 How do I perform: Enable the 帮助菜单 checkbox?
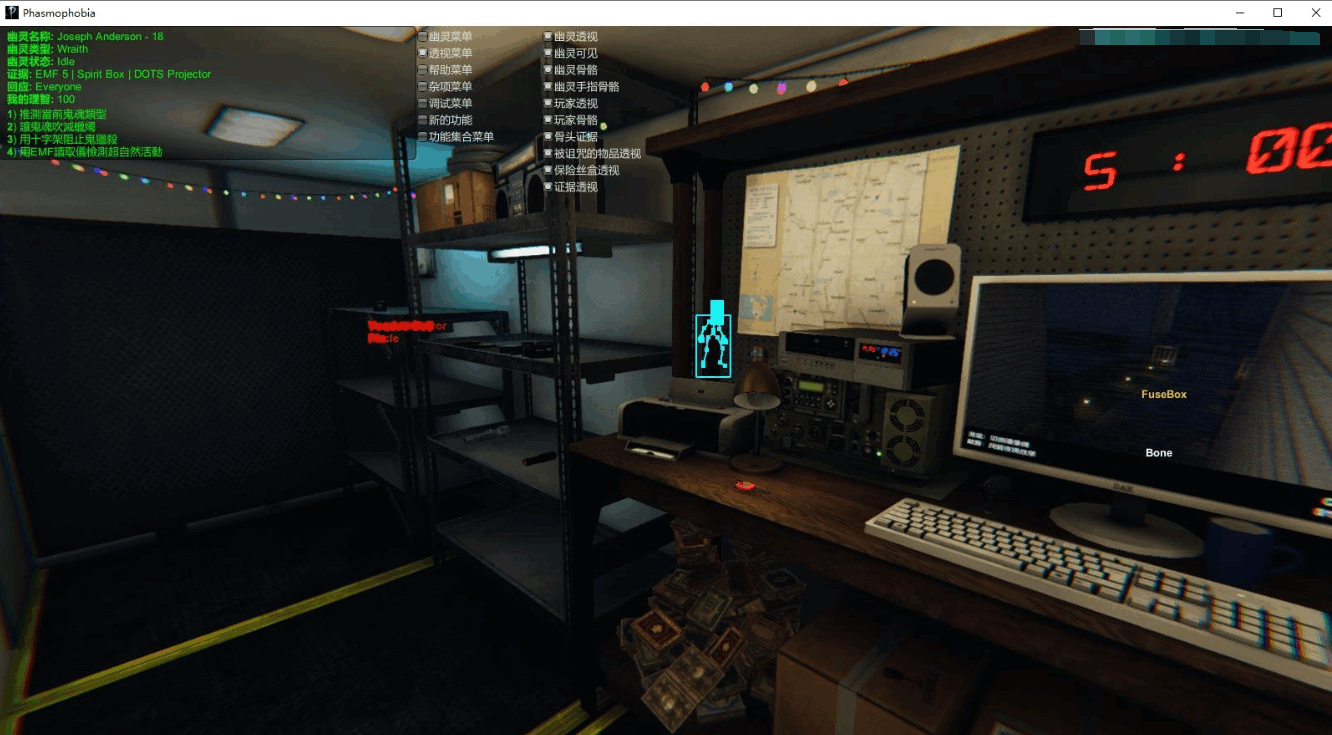(424, 70)
